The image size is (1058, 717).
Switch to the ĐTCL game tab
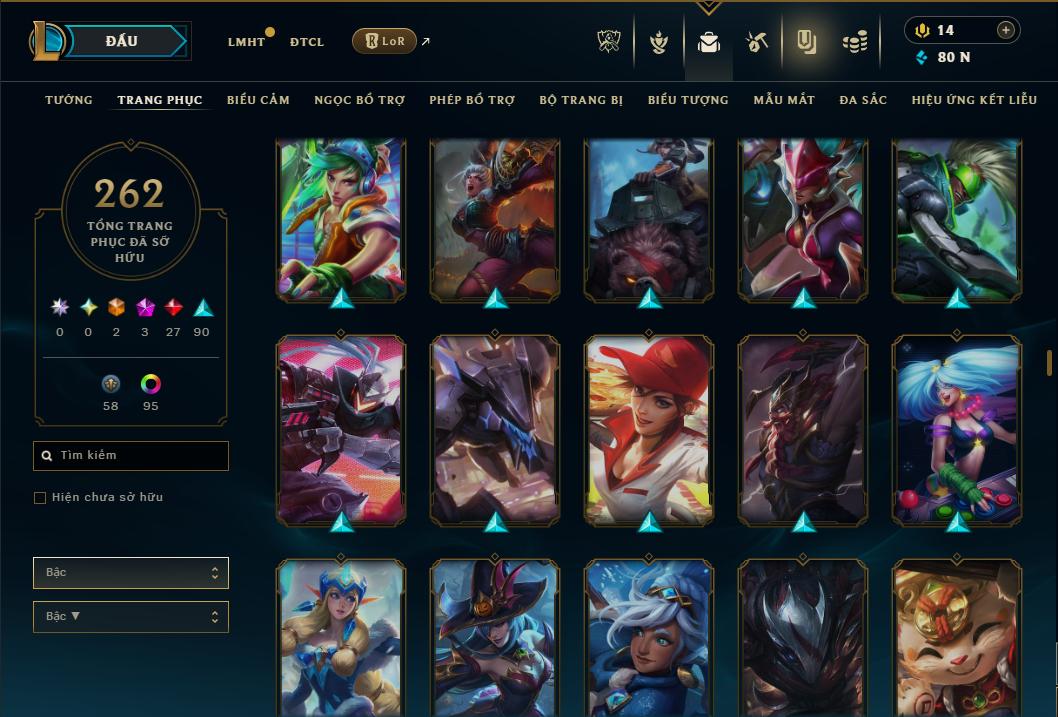307,42
